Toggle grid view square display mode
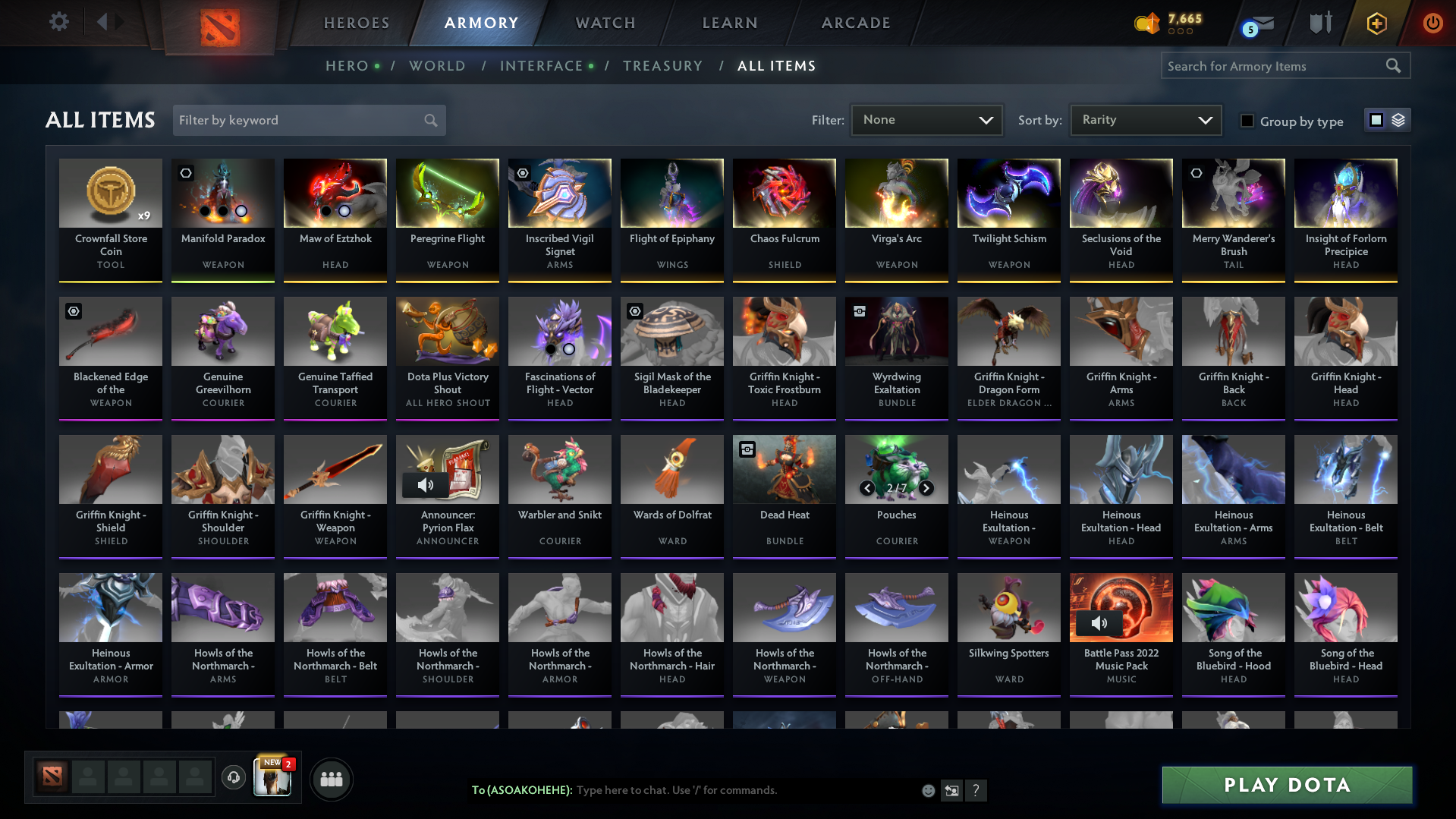This screenshot has width=1456, height=819. coord(1377,120)
